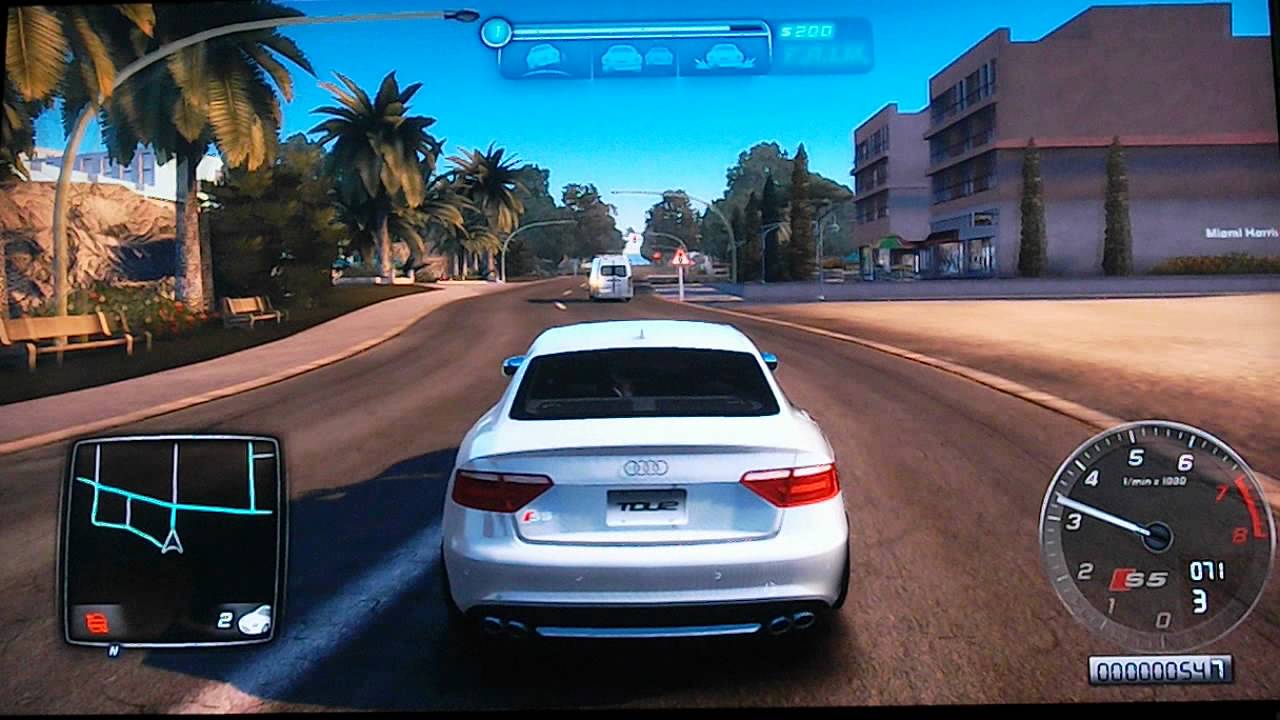Image resolution: width=1280 pixels, height=720 pixels.
Task: Click the 000000547 odometer display
Action: pos(1162,668)
